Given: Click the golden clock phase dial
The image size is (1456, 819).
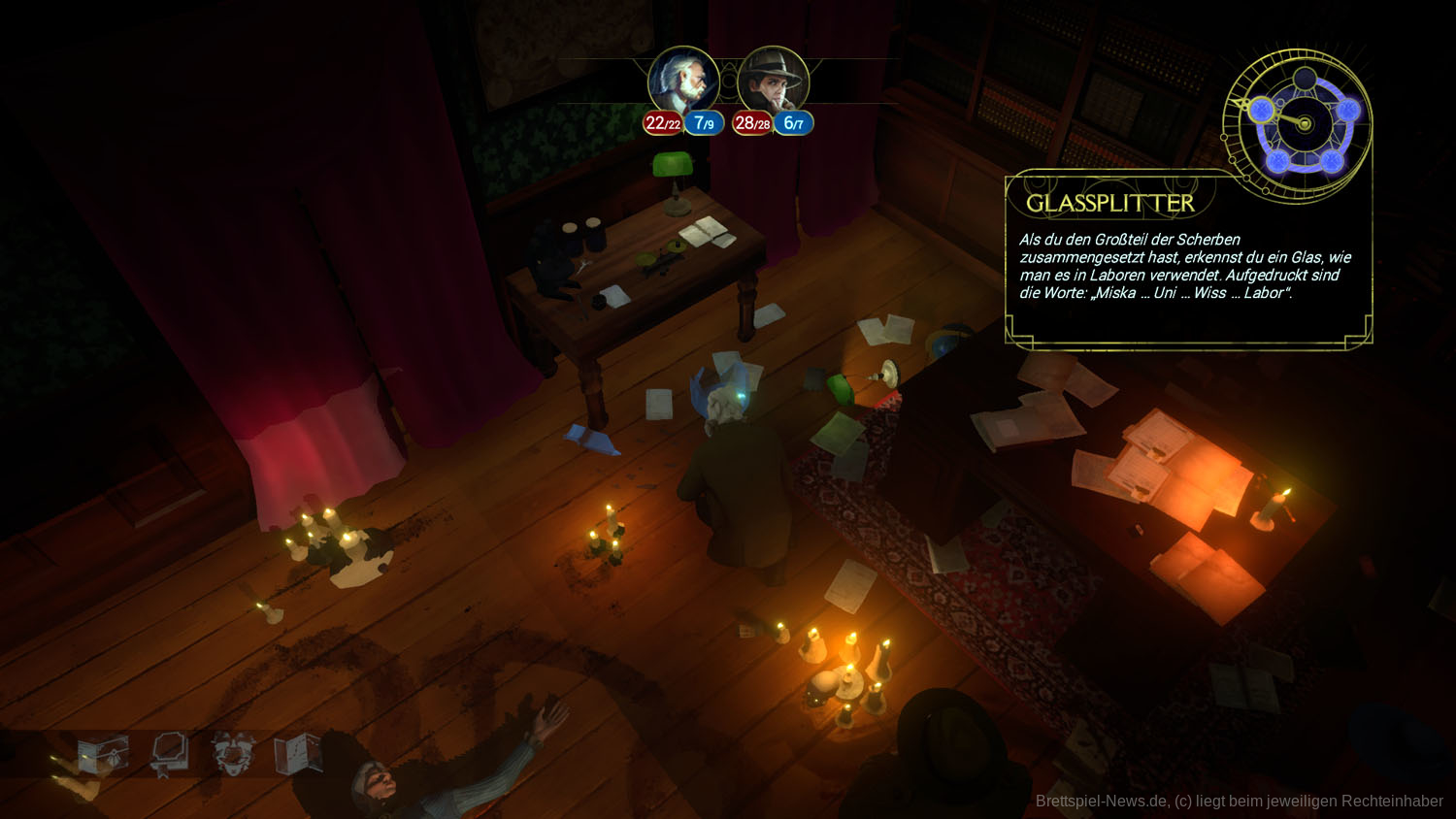Looking at the screenshot, I should tap(1303, 124).
